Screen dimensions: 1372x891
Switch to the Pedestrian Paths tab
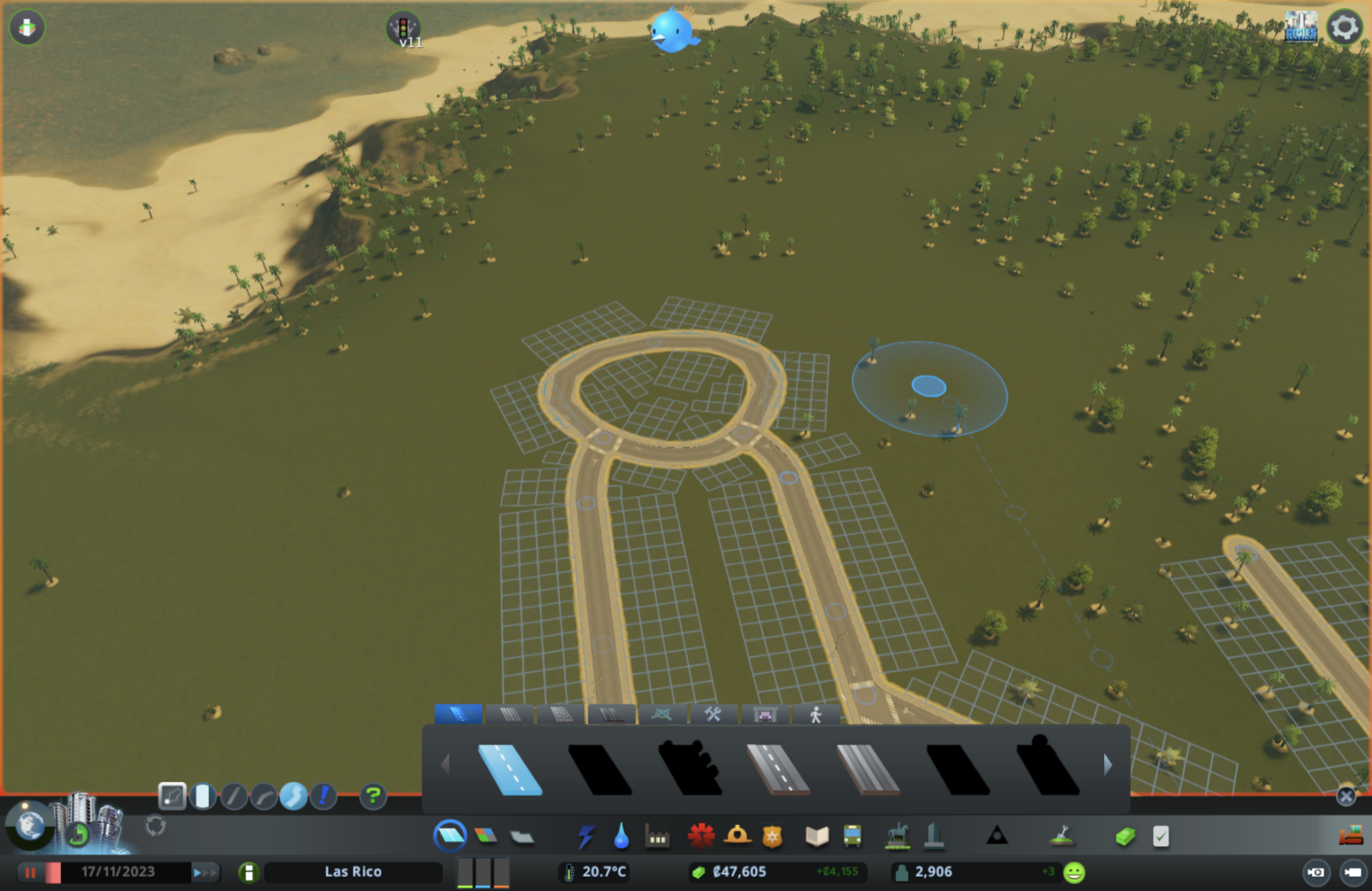[x=814, y=714]
